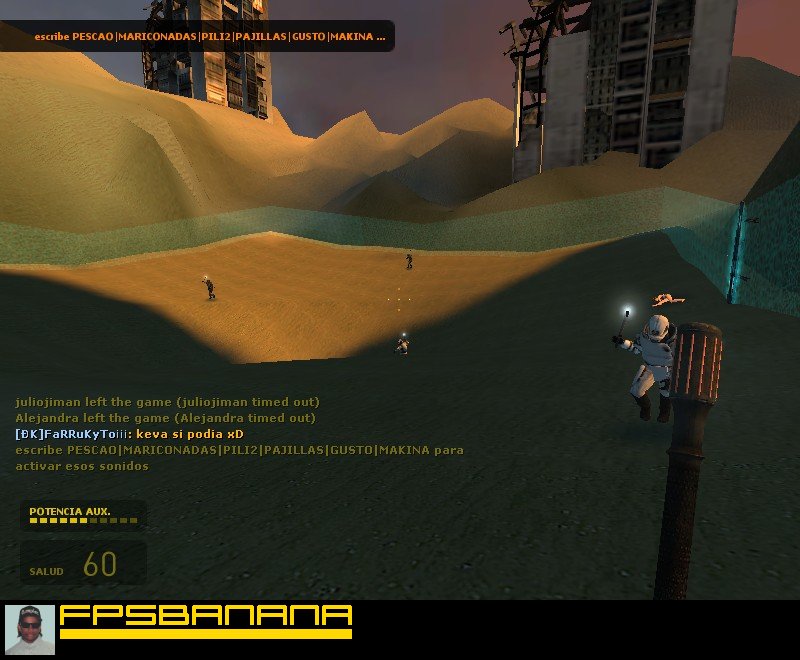Click the orange hint notification banner

point(209,37)
